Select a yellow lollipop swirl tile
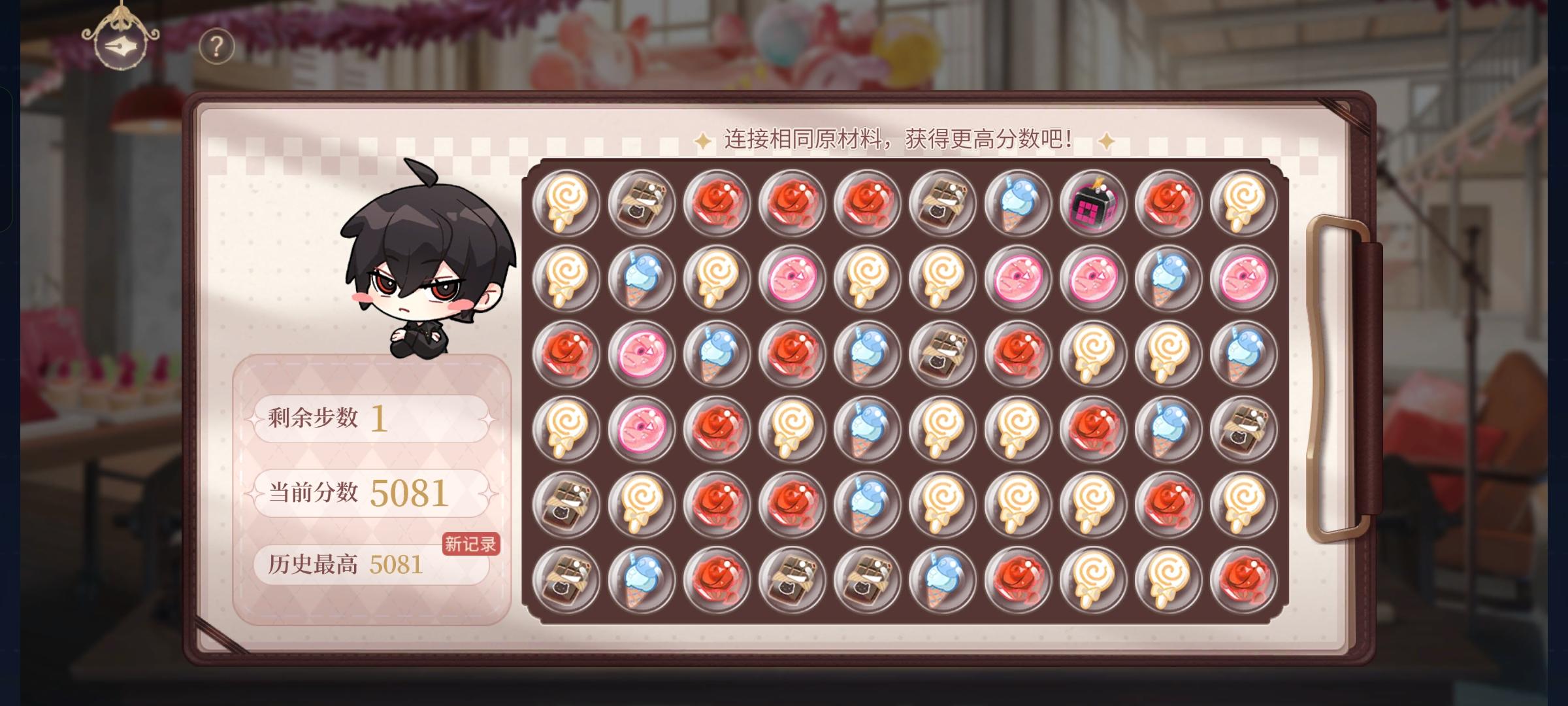The image size is (1568, 706). [568, 203]
